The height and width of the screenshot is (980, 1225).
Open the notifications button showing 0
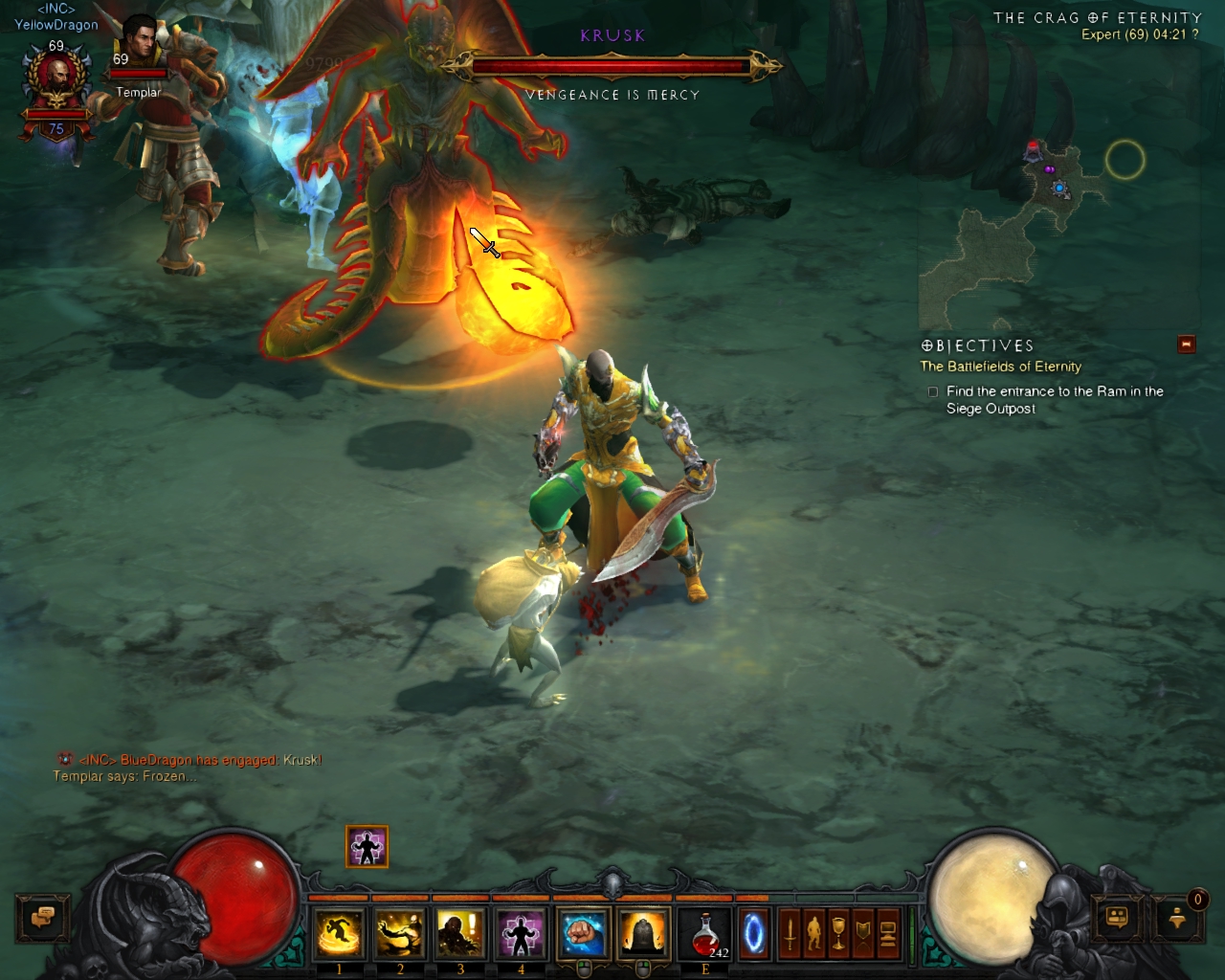tap(1178, 919)
